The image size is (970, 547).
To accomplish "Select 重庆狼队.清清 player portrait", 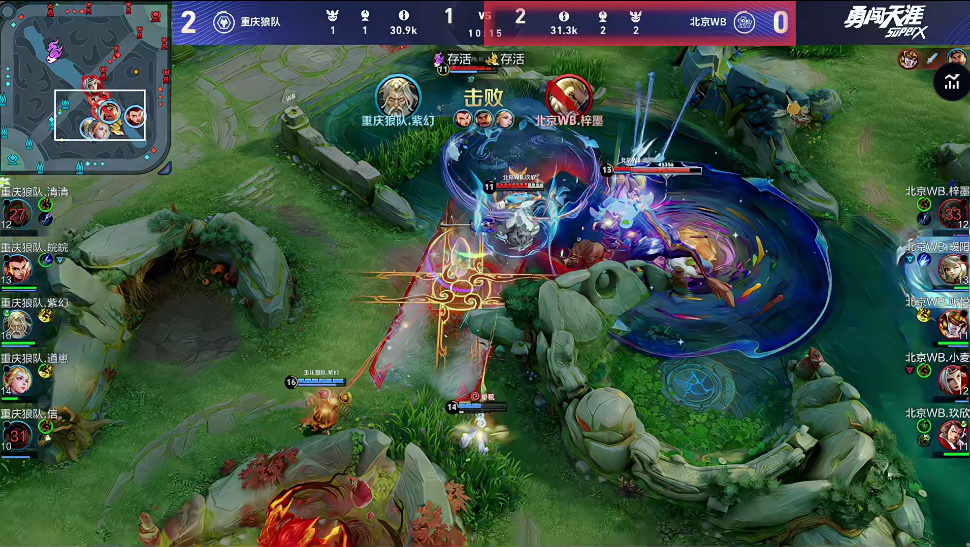I will 18,213.
